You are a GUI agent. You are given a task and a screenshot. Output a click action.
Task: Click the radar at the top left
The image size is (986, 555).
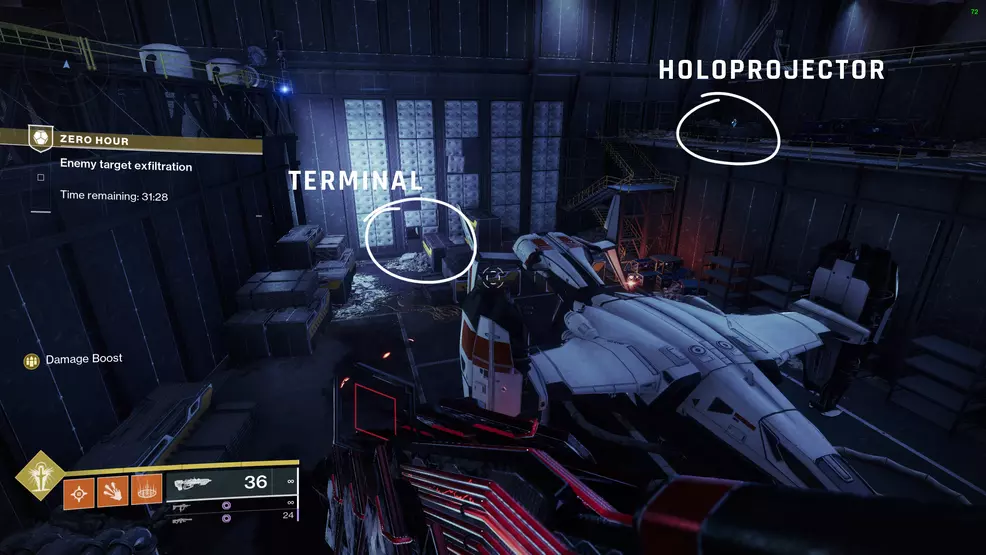(66, 64)
